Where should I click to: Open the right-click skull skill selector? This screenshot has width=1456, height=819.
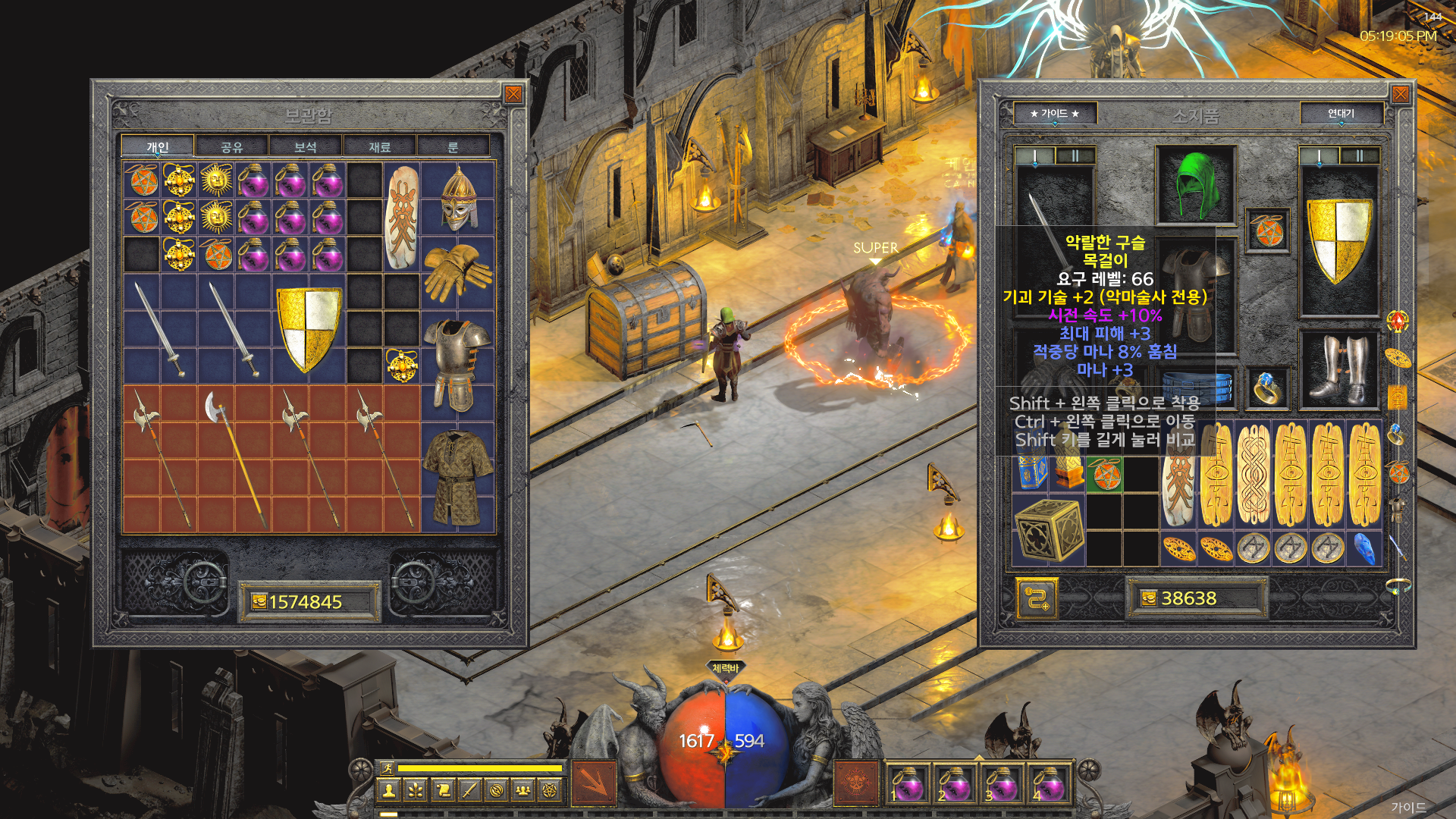point(856,782)
